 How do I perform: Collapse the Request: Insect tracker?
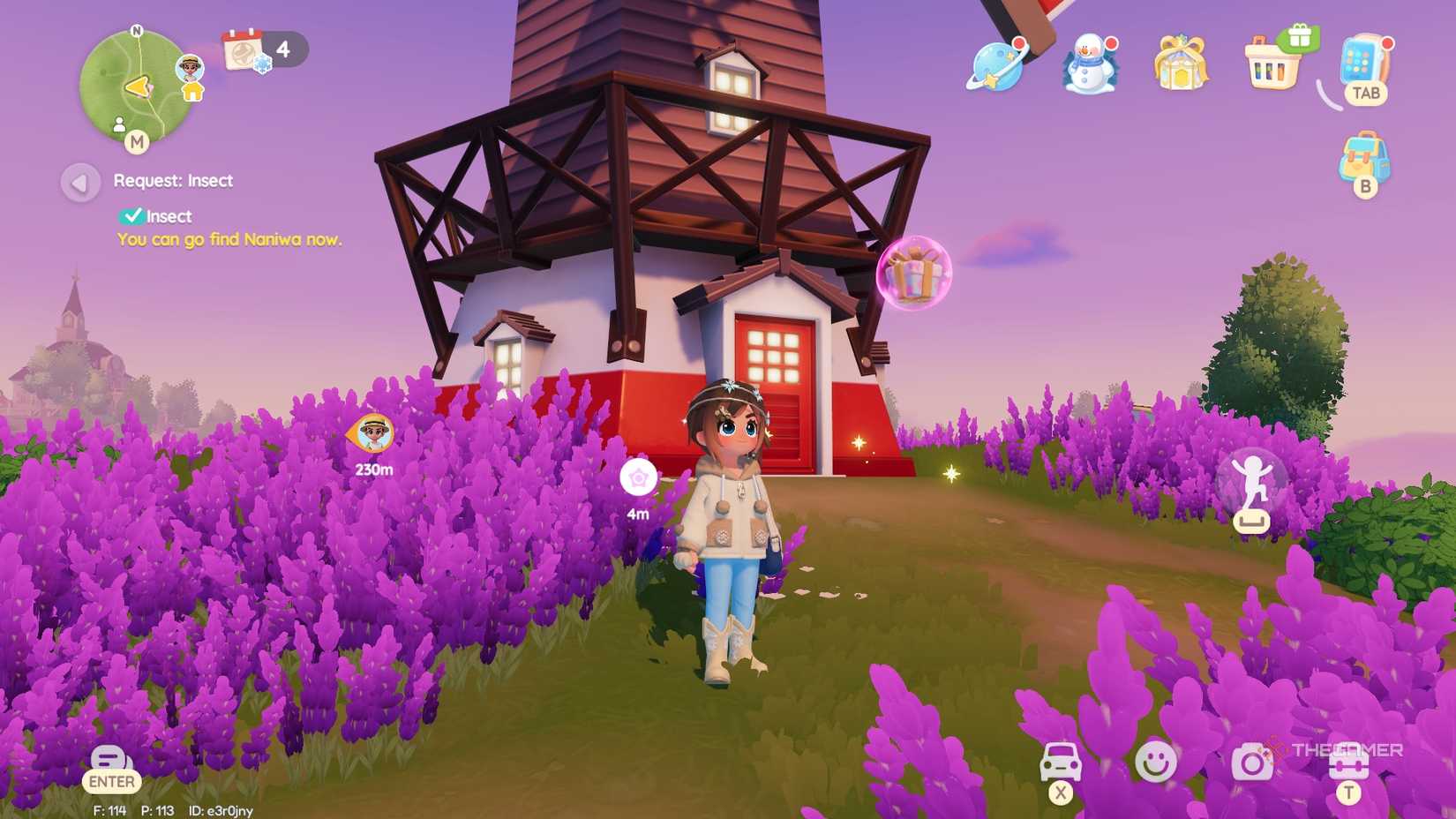click(x=81, y=183)
